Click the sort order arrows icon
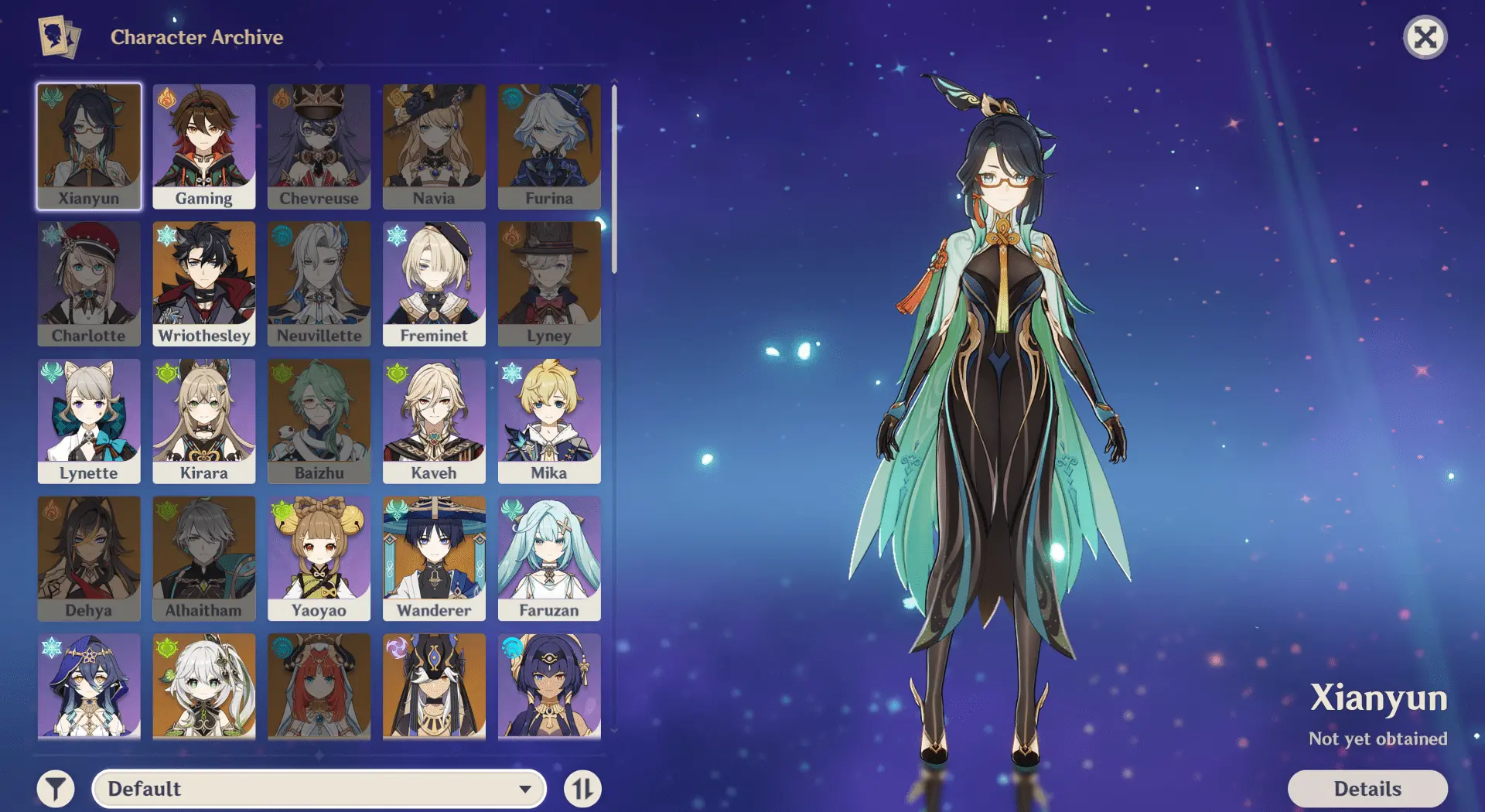 [583, 789]
